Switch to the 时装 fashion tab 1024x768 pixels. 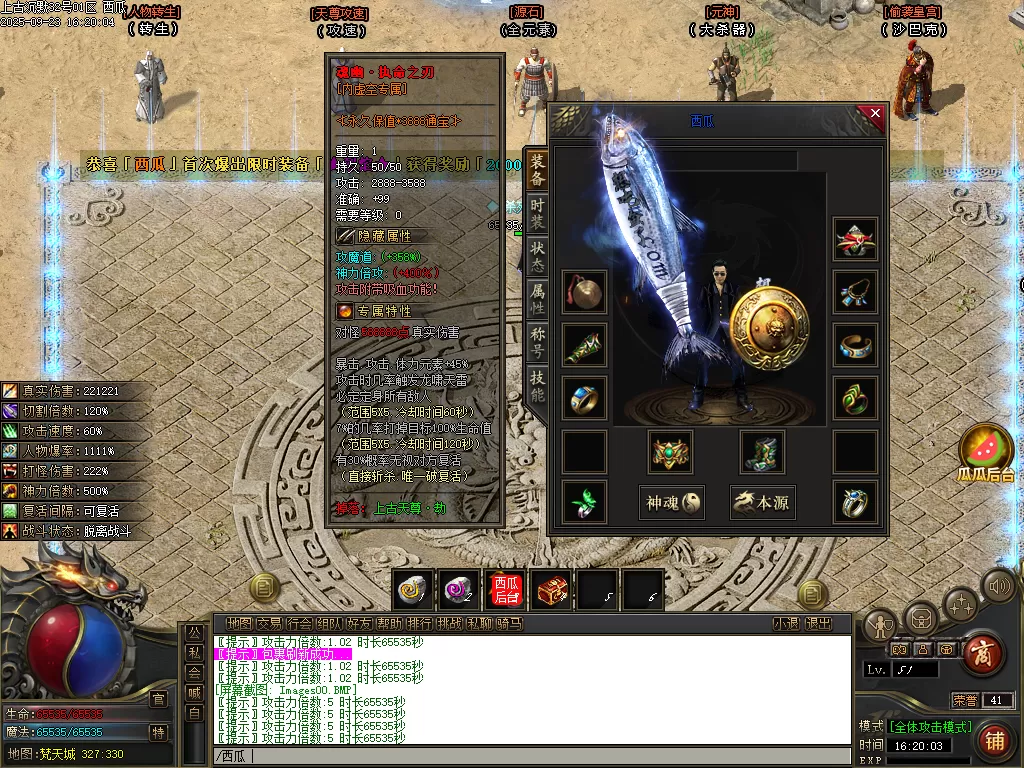click(x=537, y=211)
